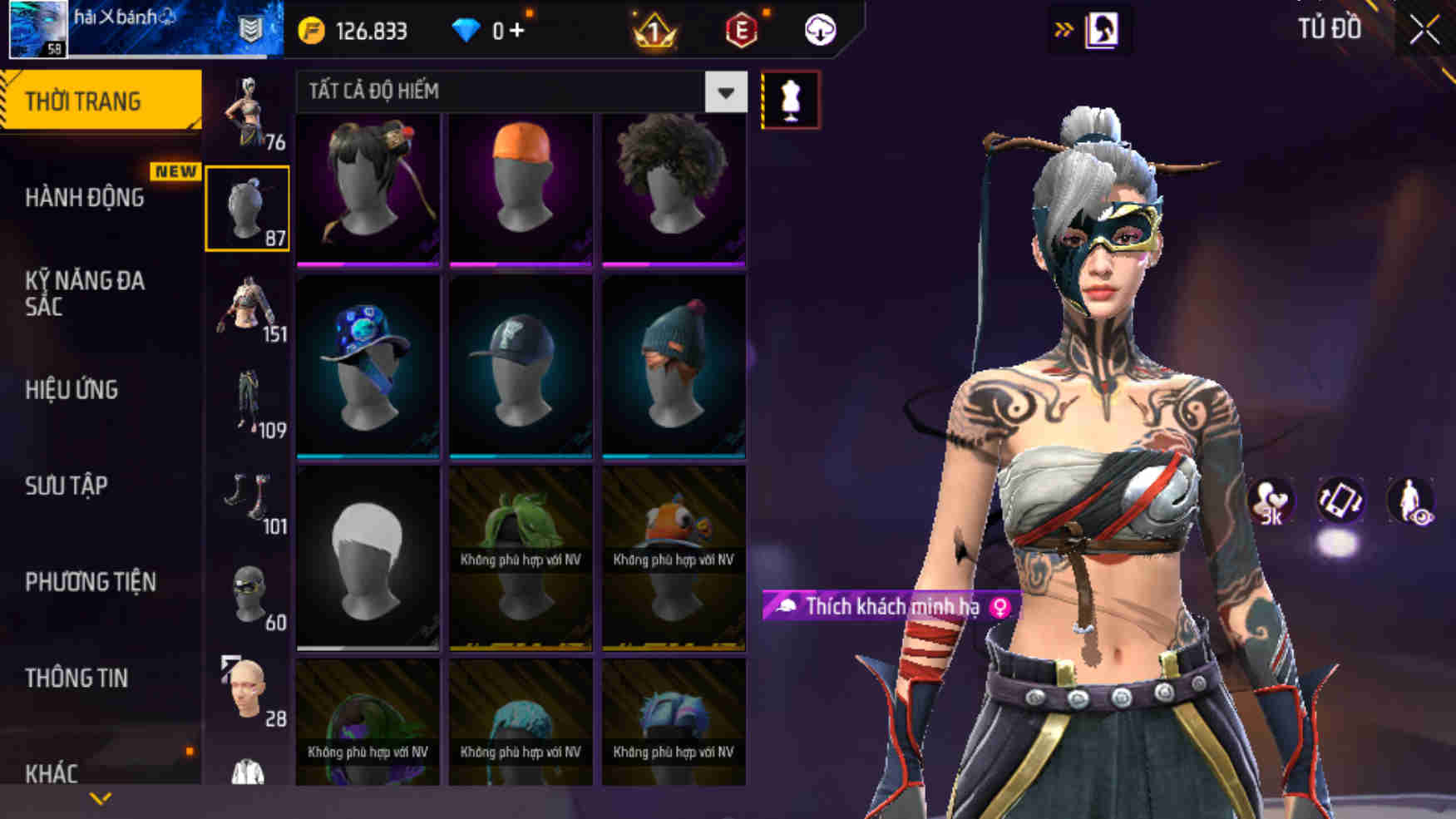Expand the sidebar with the bottom chevron

[101, 799]
